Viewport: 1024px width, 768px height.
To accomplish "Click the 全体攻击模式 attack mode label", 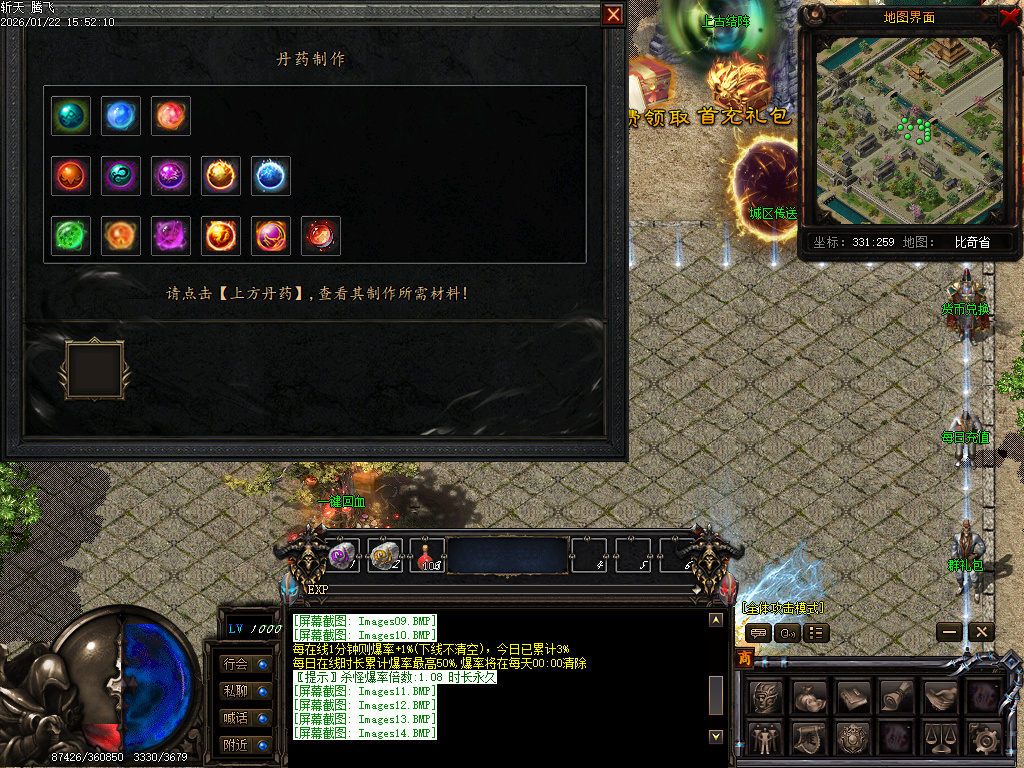I will (783, 608).
